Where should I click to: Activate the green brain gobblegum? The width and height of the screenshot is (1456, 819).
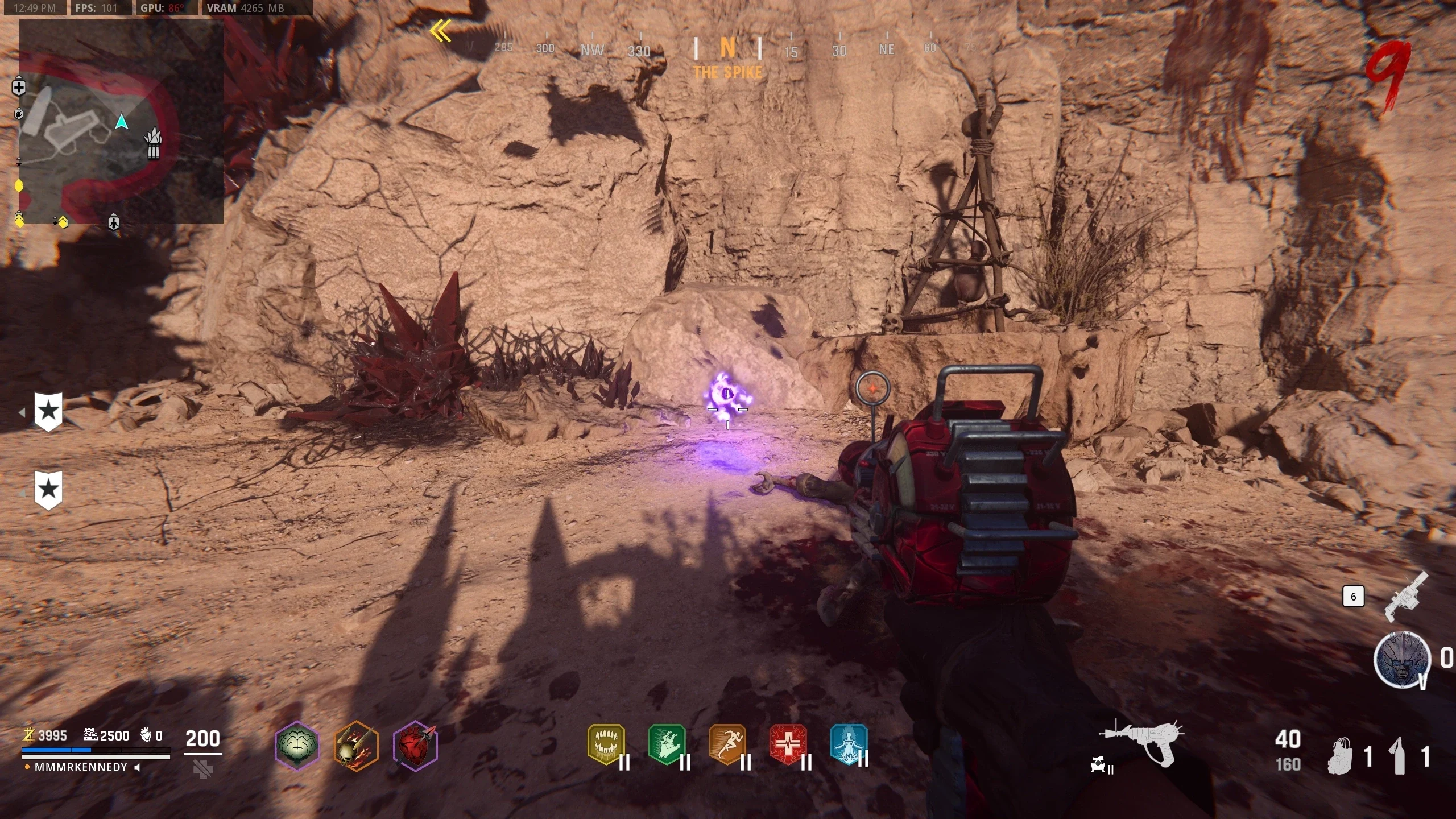[296, 746]
